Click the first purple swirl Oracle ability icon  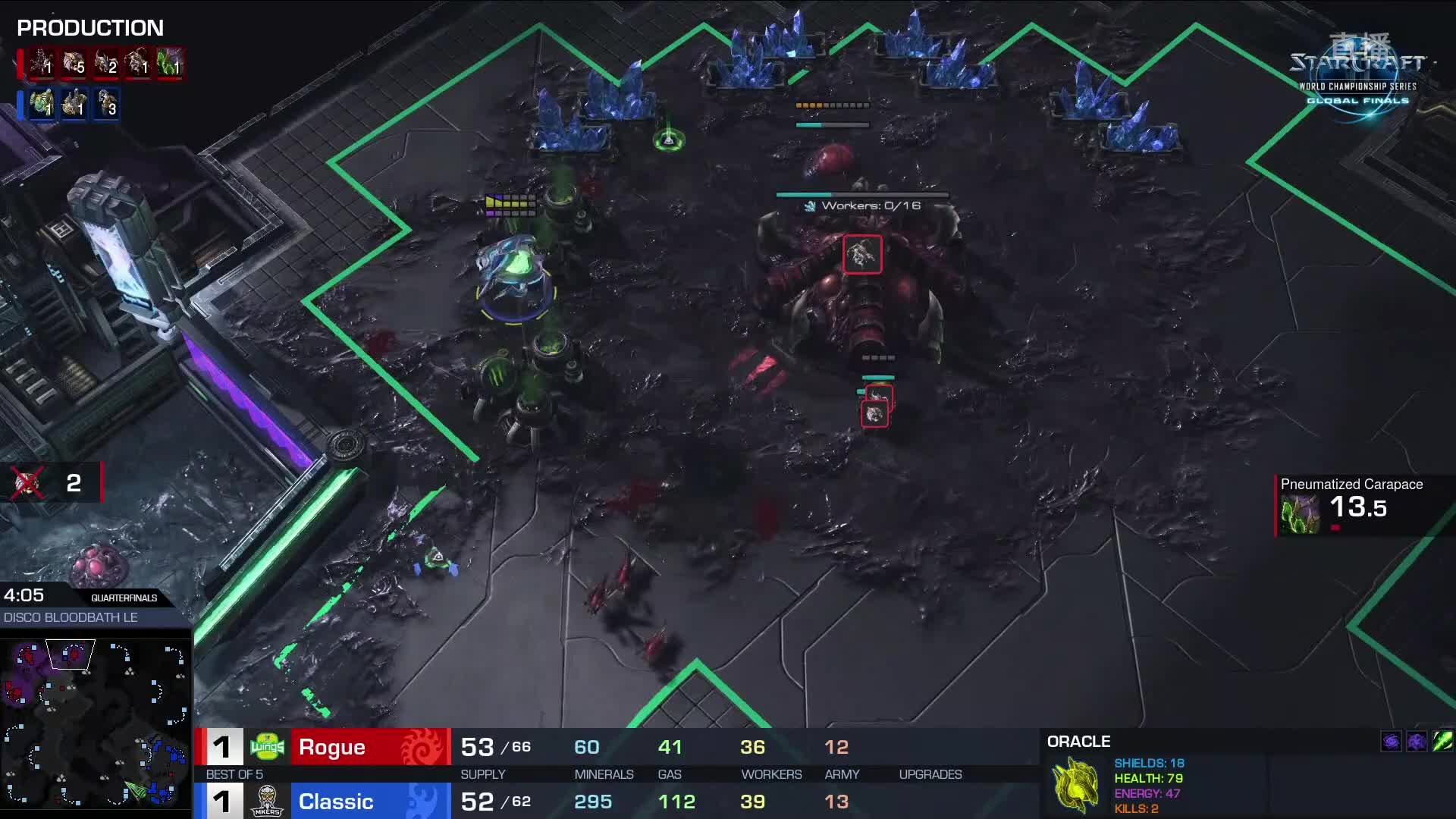coord(1391,741)
